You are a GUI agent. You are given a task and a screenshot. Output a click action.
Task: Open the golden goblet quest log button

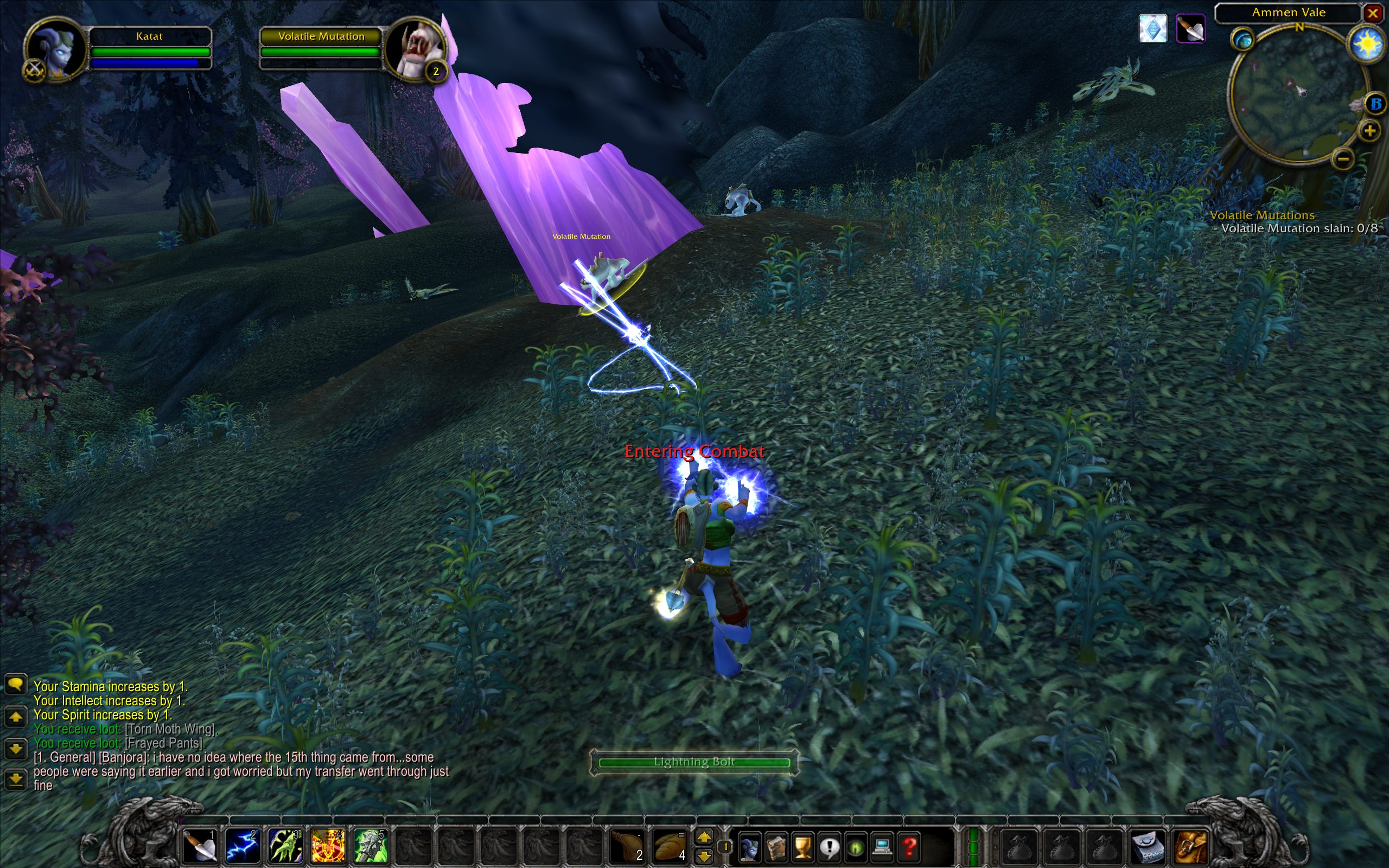802,847
